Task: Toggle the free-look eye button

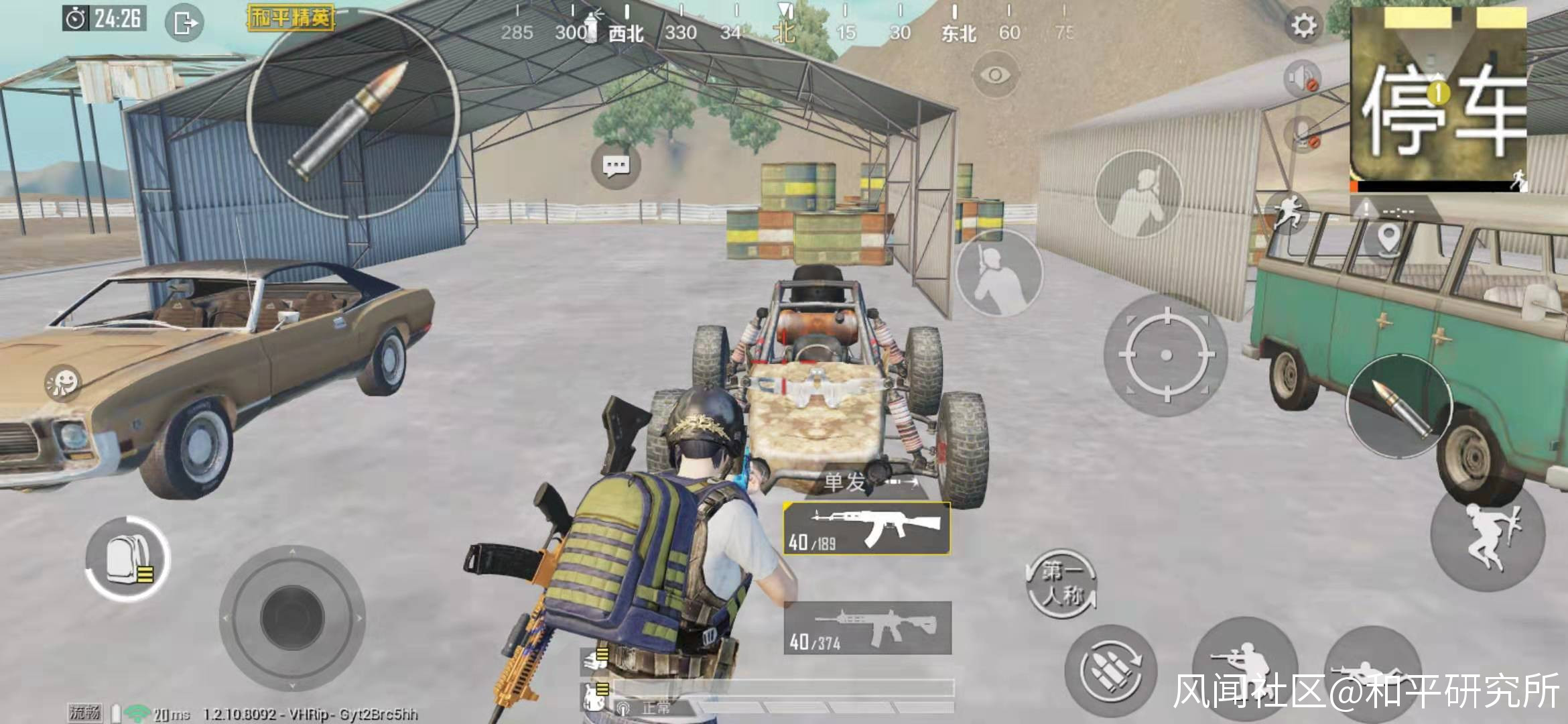Action: tap(995, 74)
